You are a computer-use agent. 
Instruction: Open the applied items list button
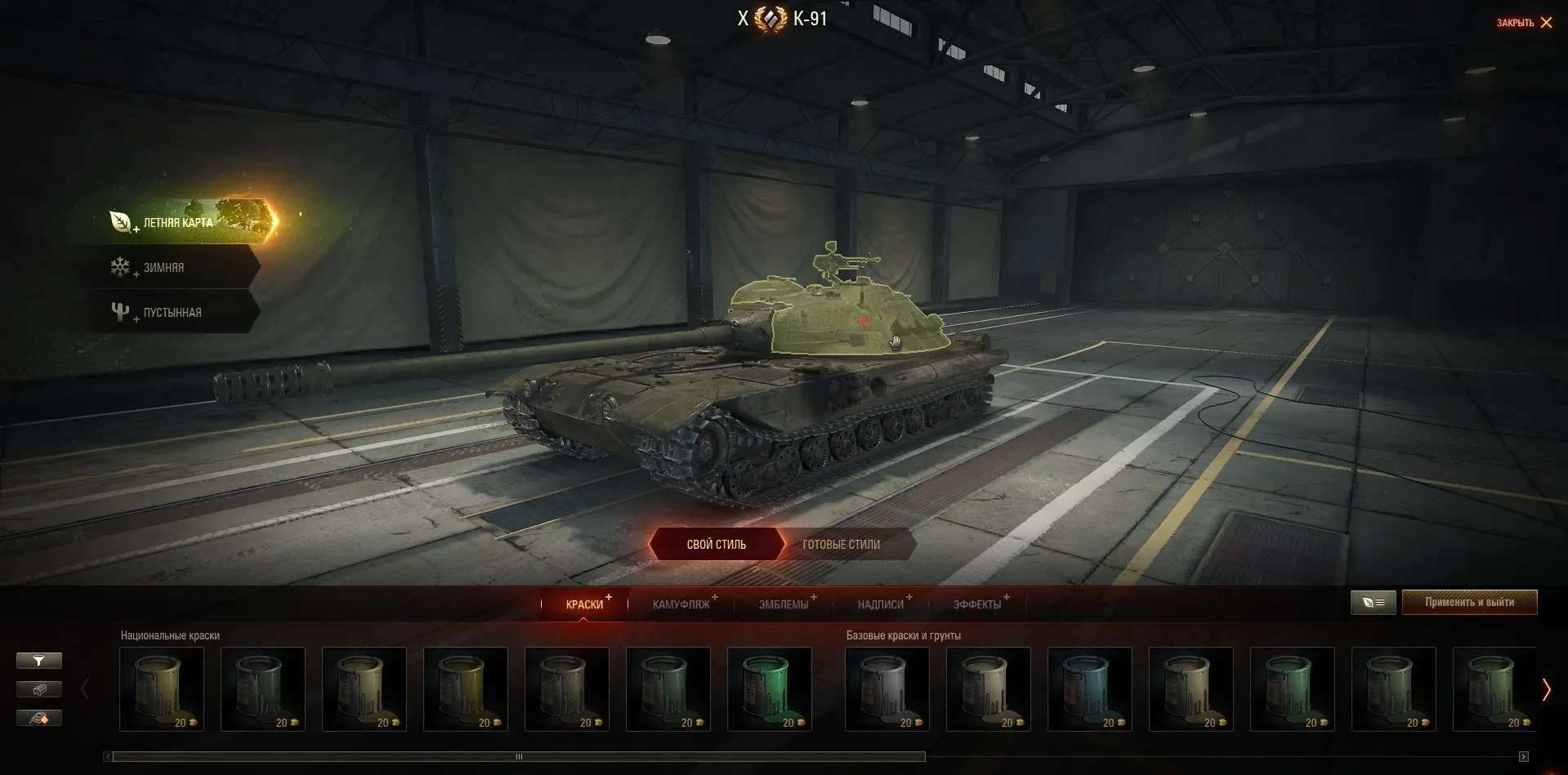pos(1373,603)
